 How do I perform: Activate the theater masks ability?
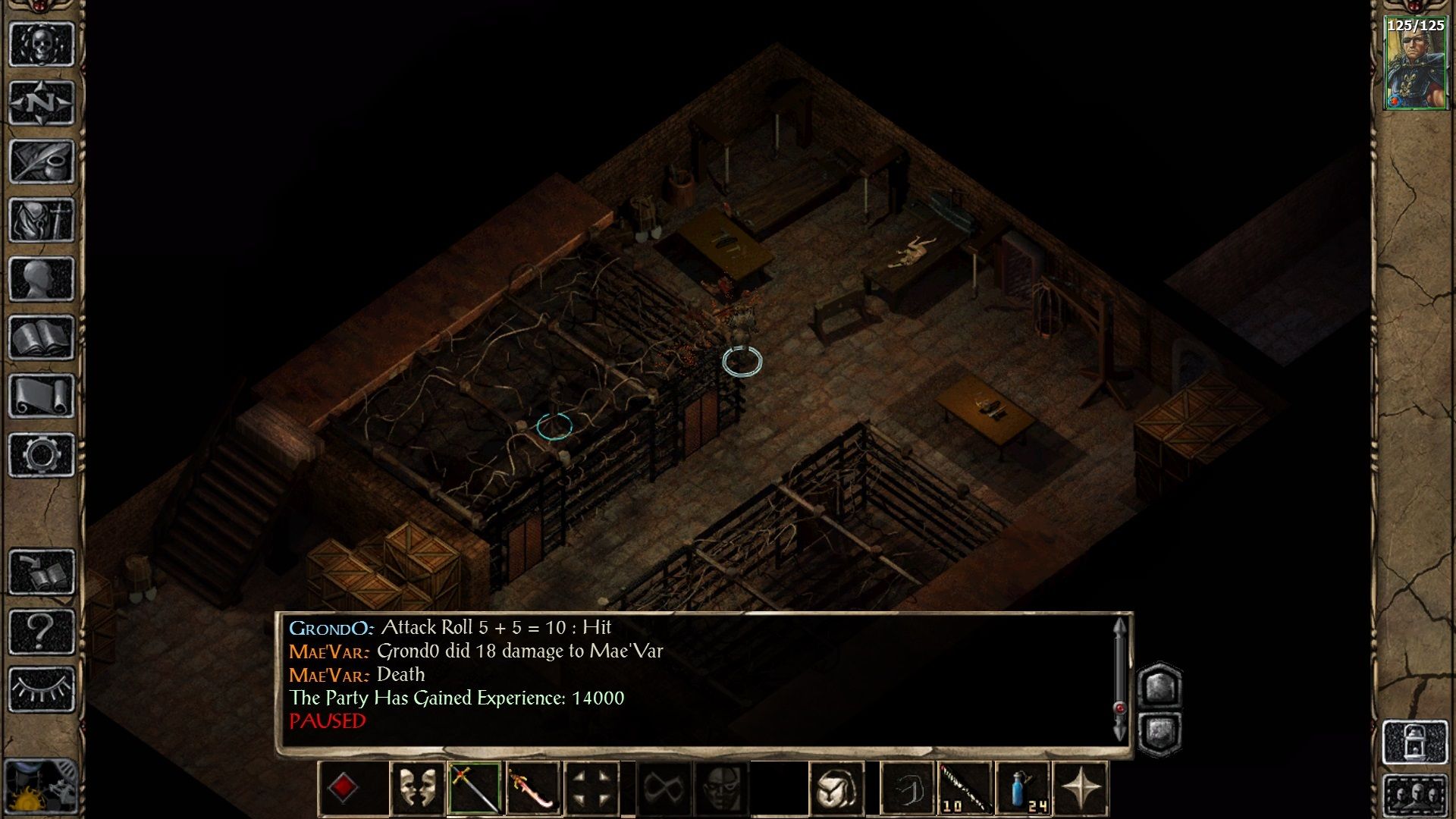tap(417, 788)
